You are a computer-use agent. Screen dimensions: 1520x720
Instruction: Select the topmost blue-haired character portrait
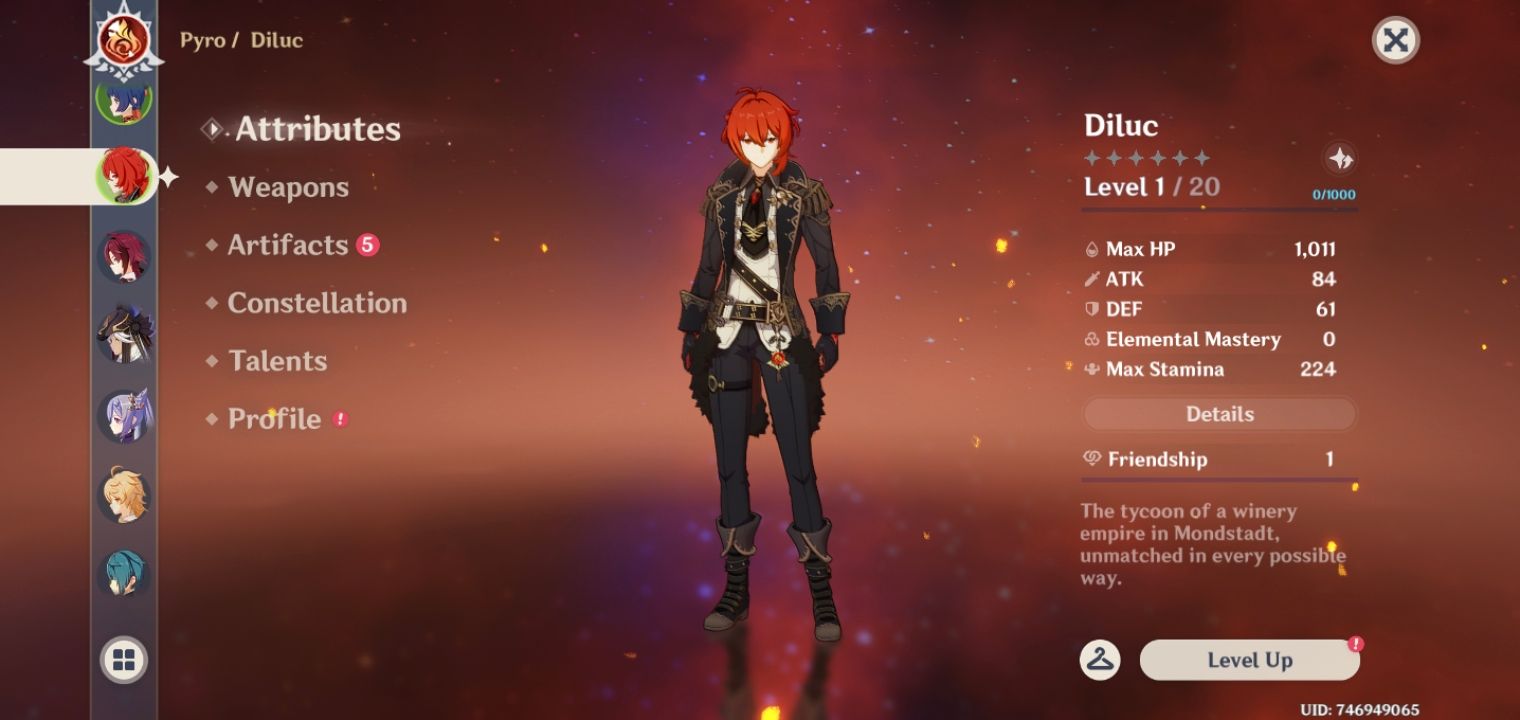122,103
